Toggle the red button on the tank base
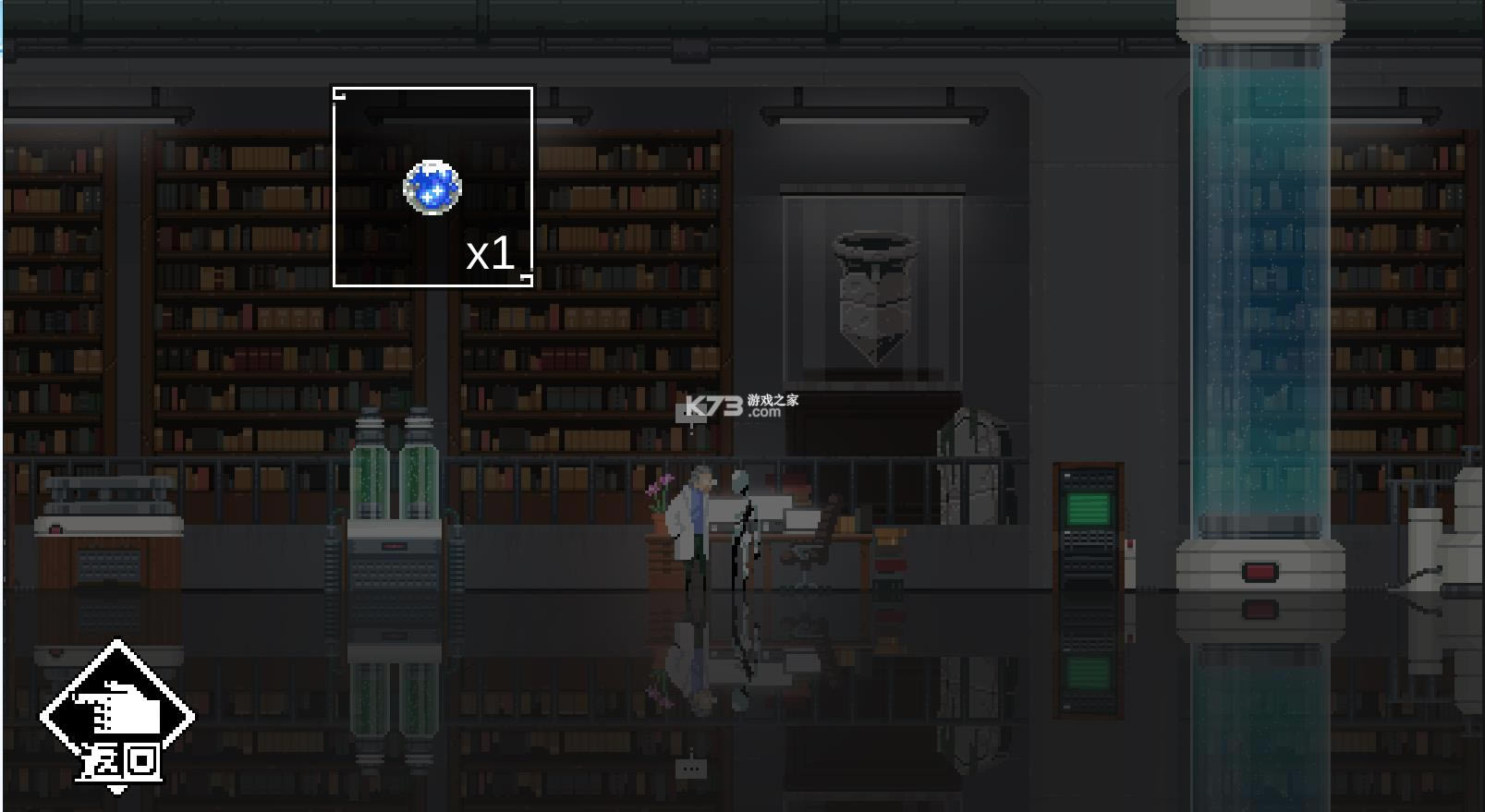Viewport: 1485px width, 812px height. (x=1260, y=572)
